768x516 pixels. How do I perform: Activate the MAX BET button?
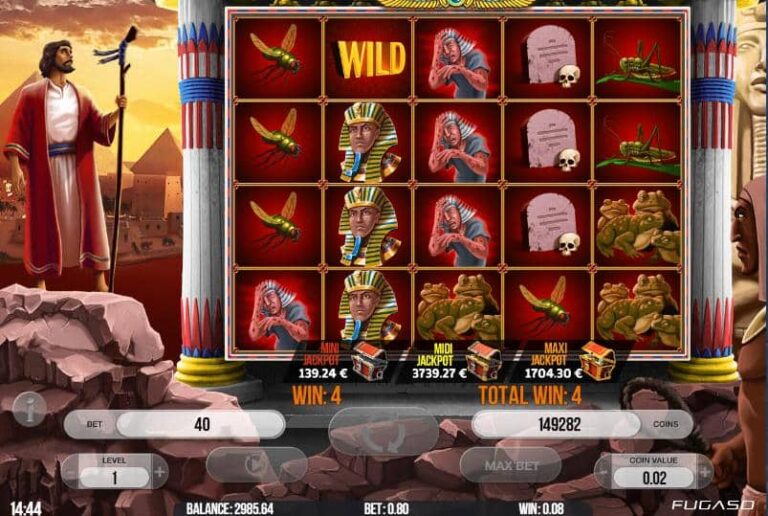(x=510, y=465)
